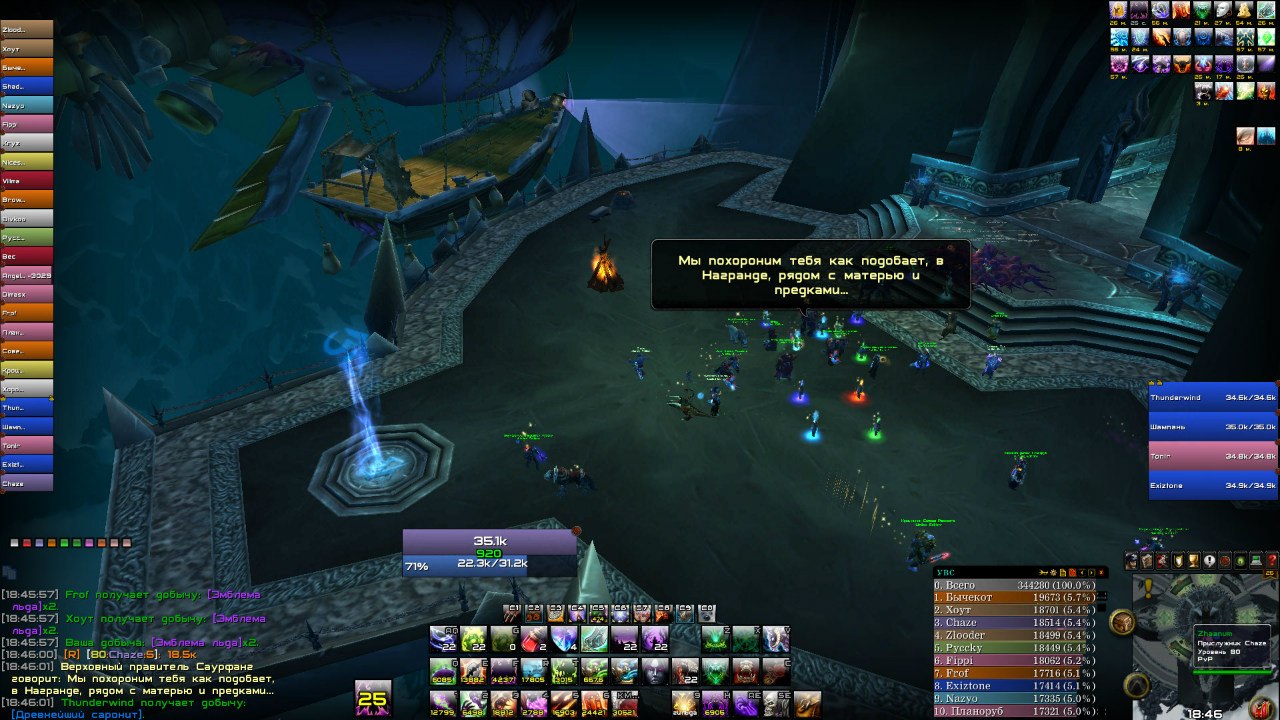
Task: Select Chaze's raid frame
Action: tap(27, 483)
